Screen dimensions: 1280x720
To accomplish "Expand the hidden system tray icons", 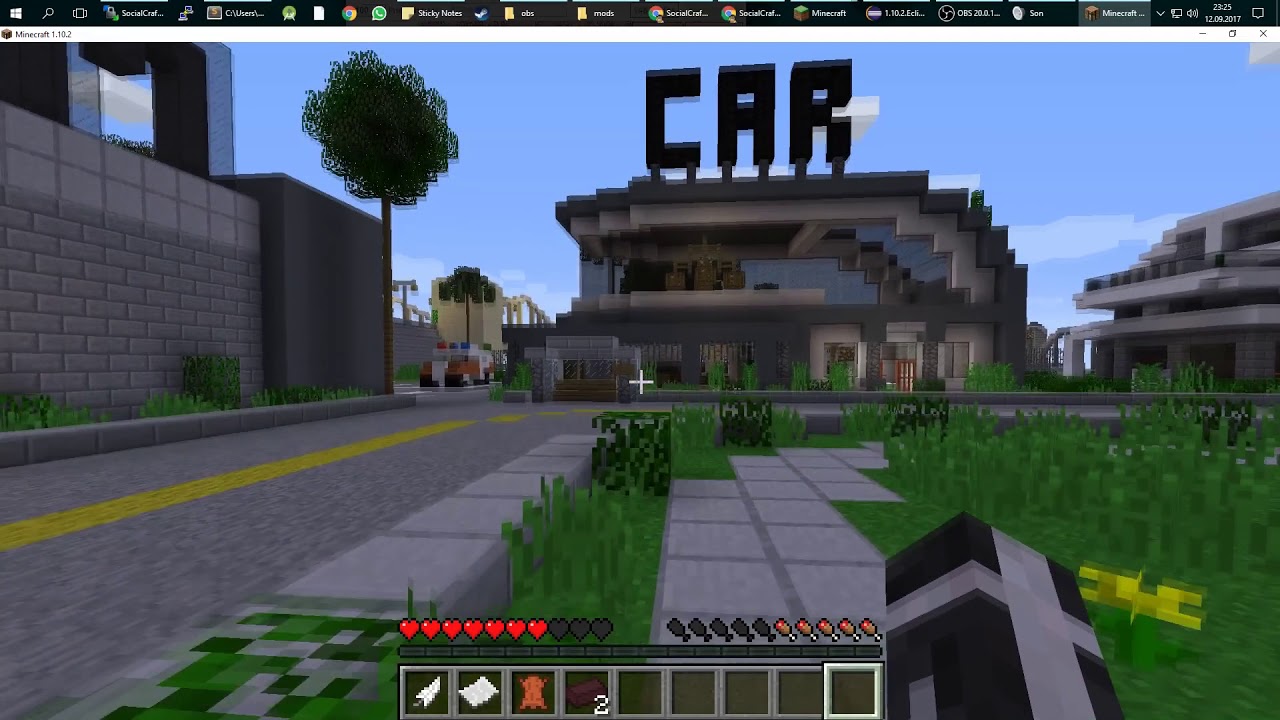I will (1161, 13).
